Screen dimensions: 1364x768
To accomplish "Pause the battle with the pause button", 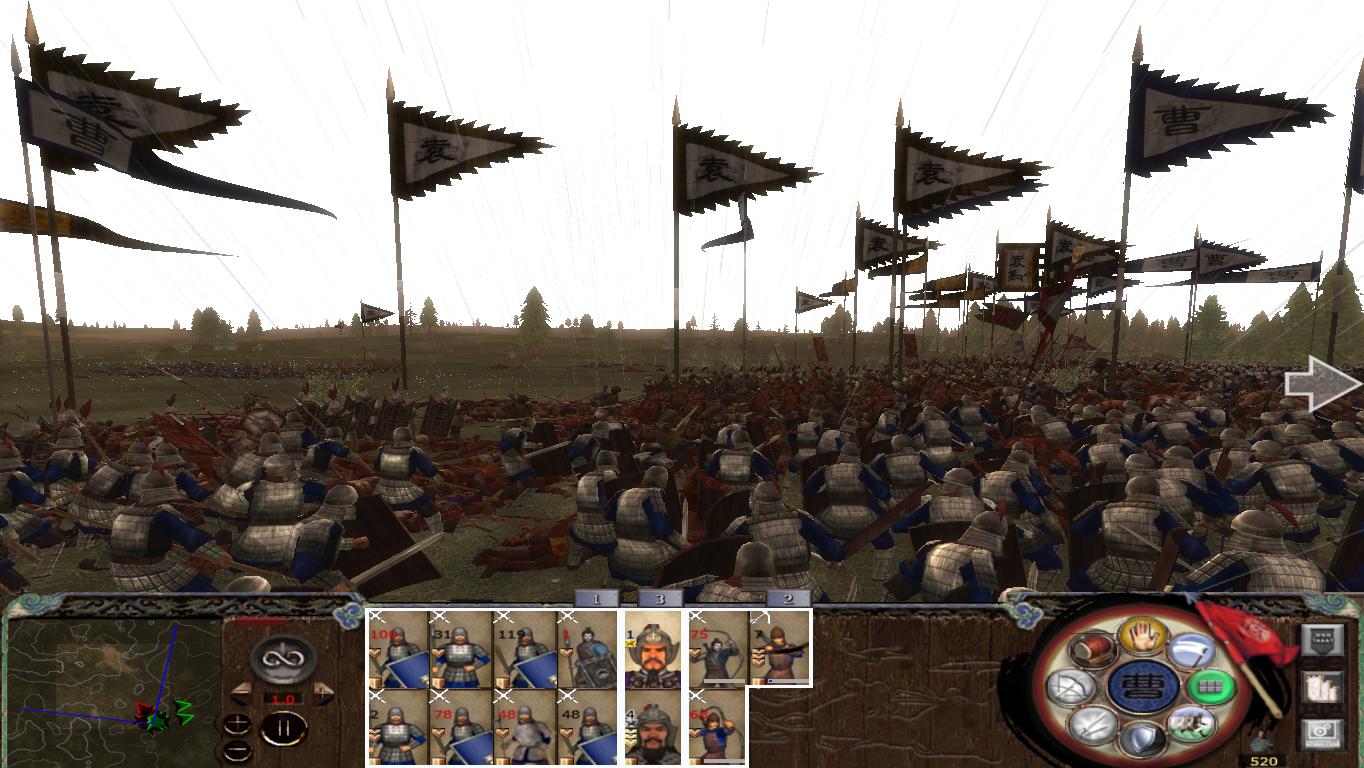I will pyautogui.click(x=285, y=727).
